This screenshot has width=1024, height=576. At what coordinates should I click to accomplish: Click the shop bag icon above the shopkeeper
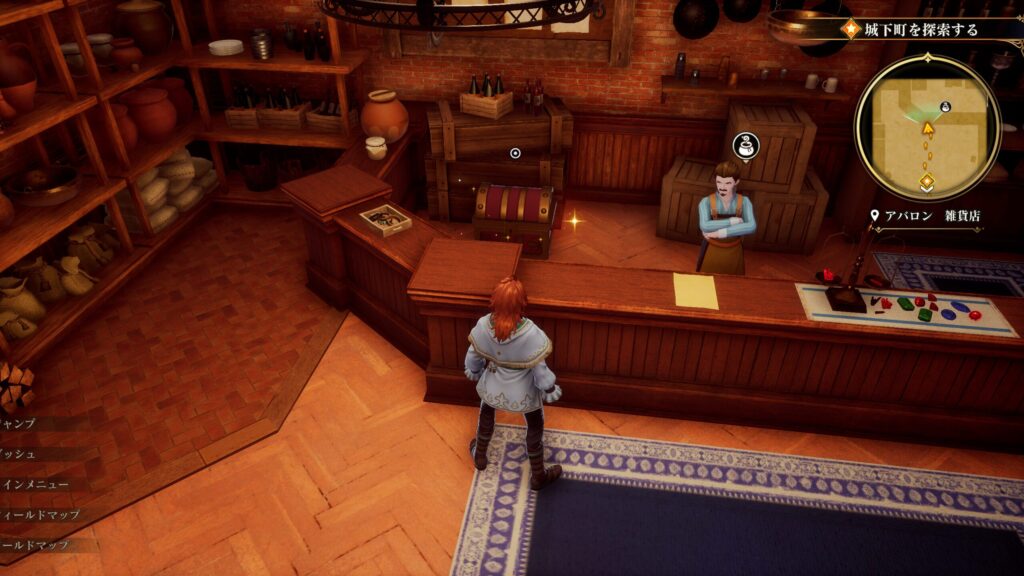pos(744,147)
